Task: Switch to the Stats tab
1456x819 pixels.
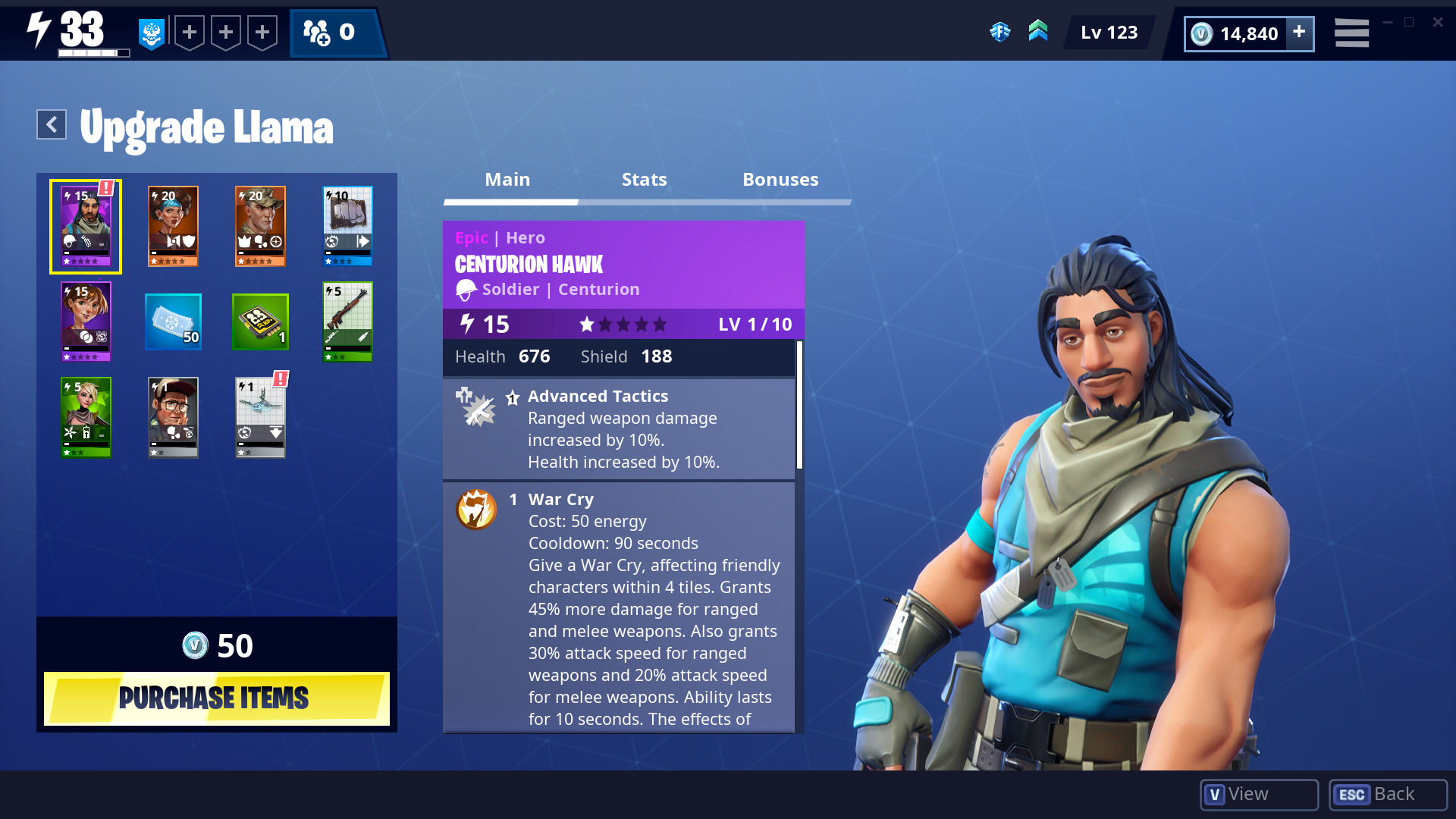Action: pos(644,180)
